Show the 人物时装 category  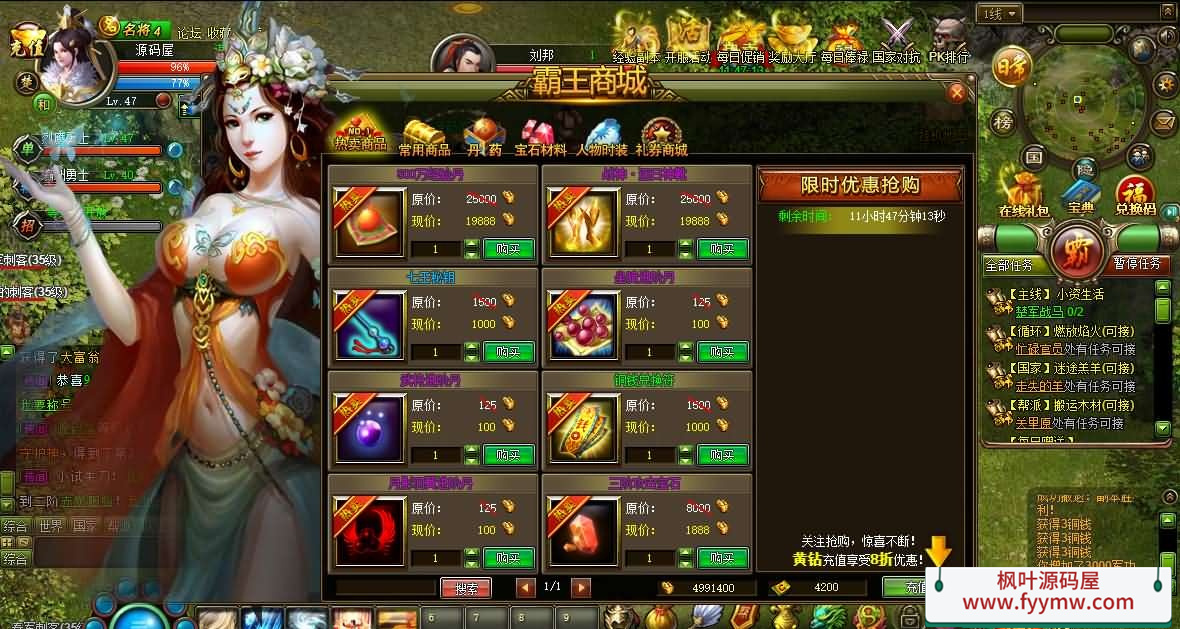pos(602,138)
